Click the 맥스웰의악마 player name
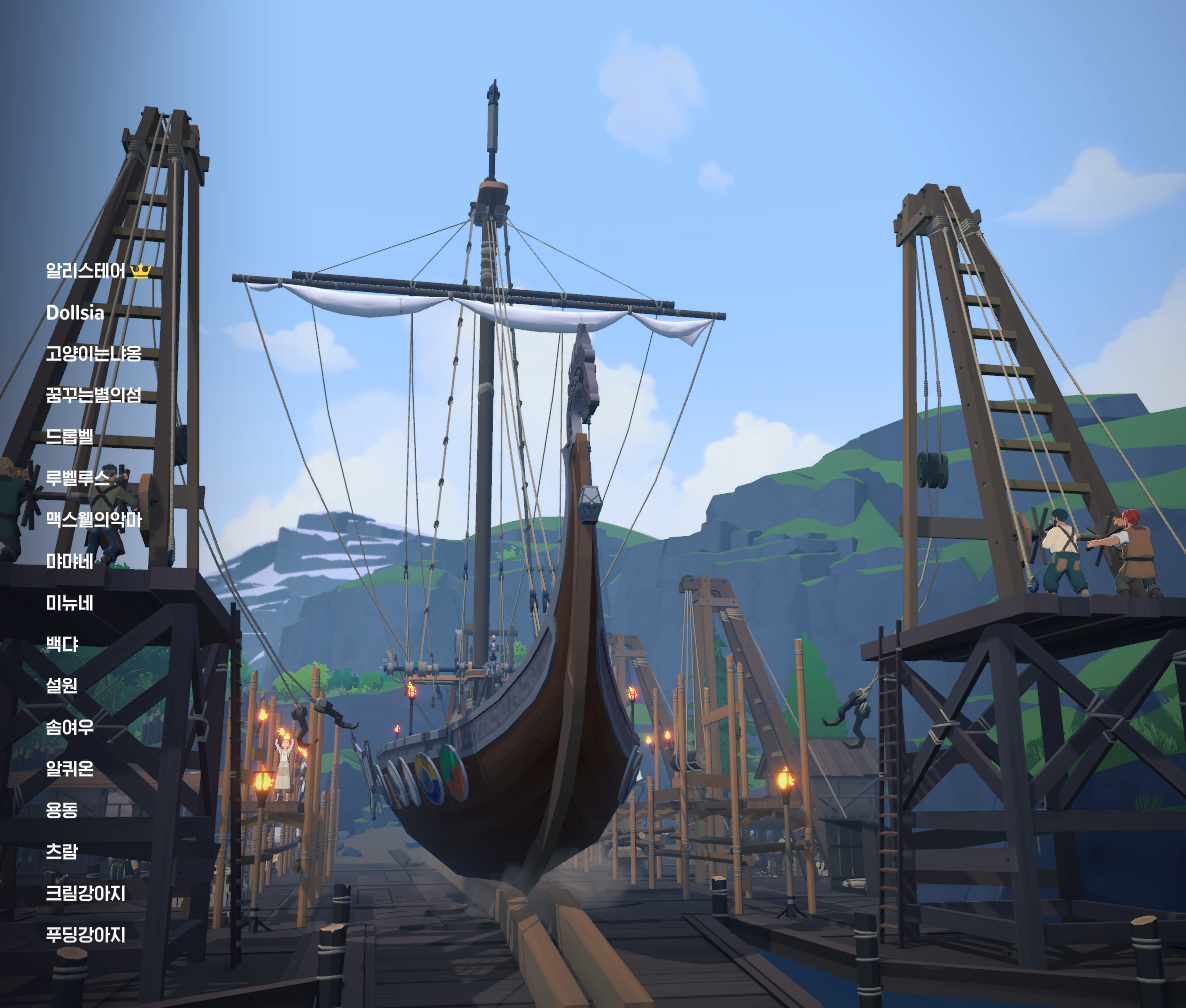 (x=94, y=520)
